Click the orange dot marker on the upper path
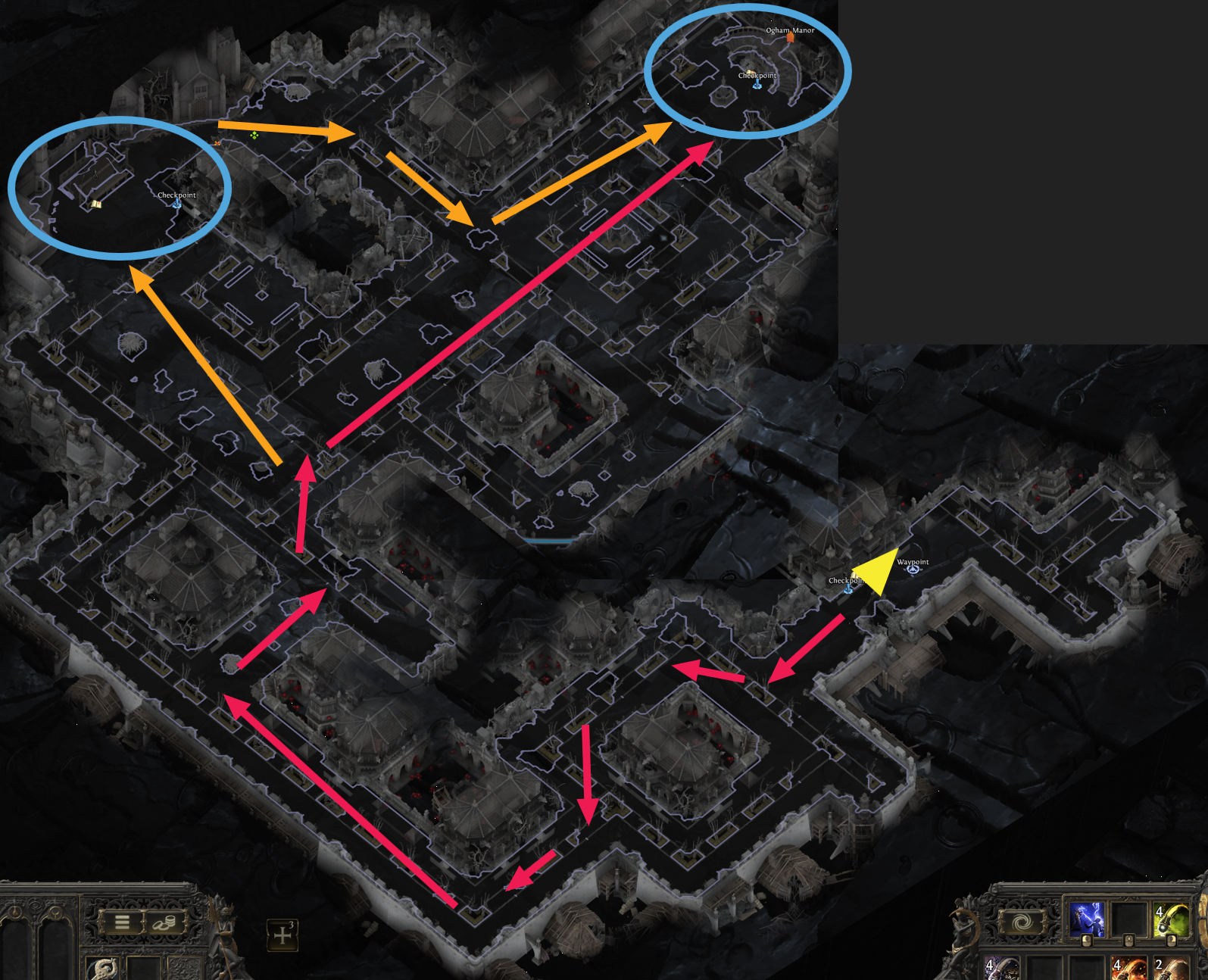Image resolution: width=1208 pixels, height=980 pixels. click(x=217, y=144)
